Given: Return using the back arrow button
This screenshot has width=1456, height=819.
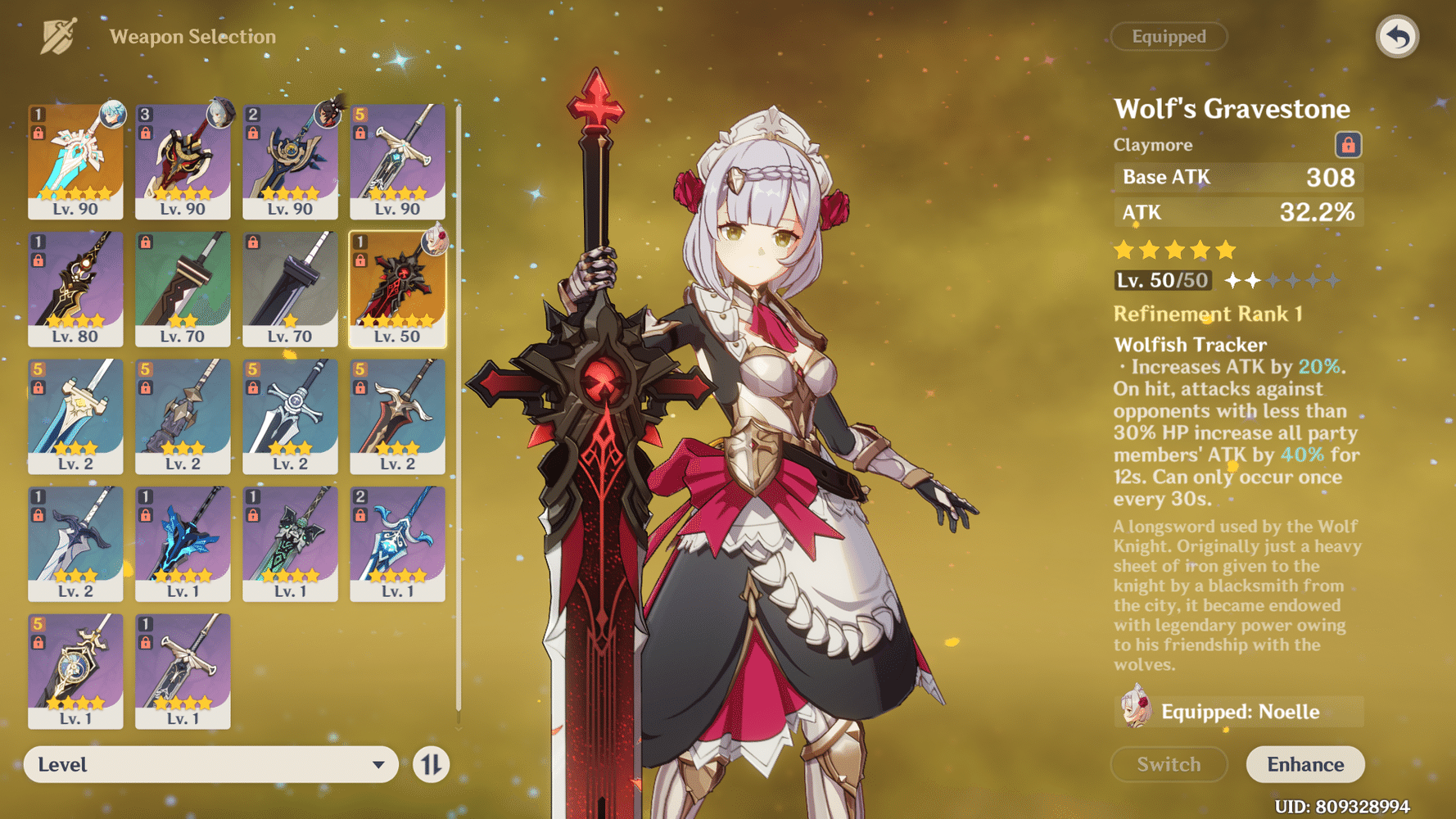Looking at the screenshot, I should pos(1397,37).
